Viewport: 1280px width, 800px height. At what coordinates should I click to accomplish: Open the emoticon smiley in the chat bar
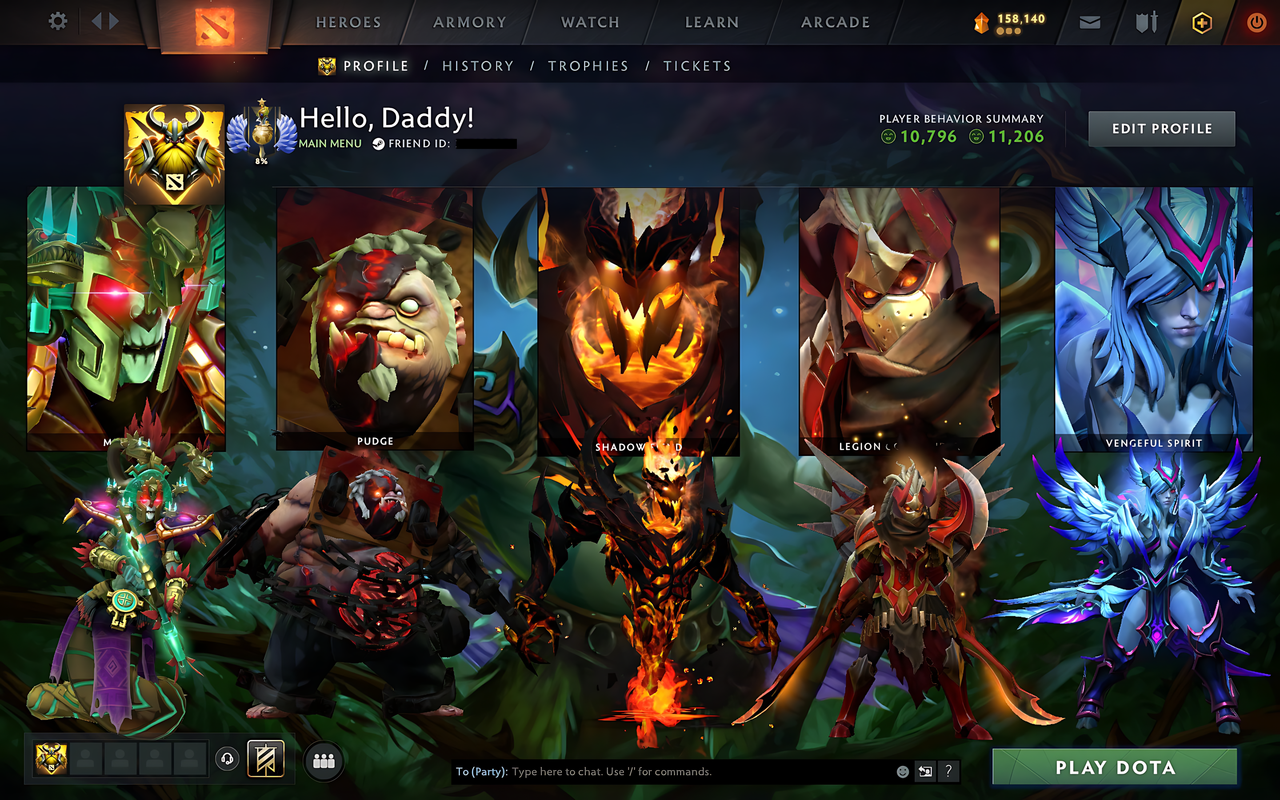(x=903, y=771)
